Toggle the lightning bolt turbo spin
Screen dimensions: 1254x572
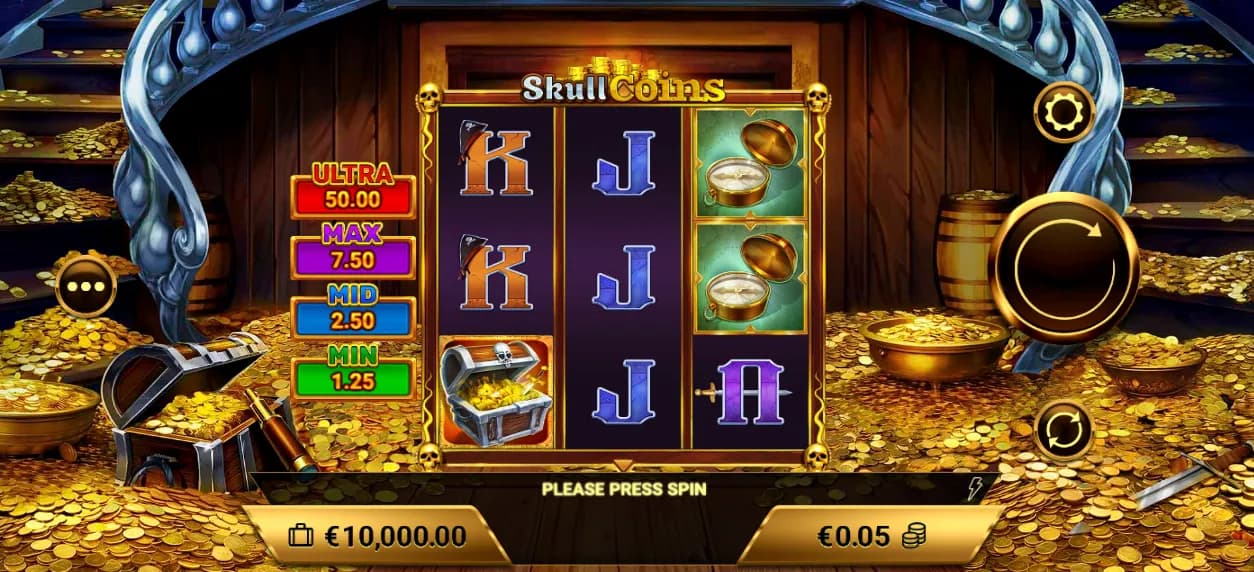tap(976, 488)
